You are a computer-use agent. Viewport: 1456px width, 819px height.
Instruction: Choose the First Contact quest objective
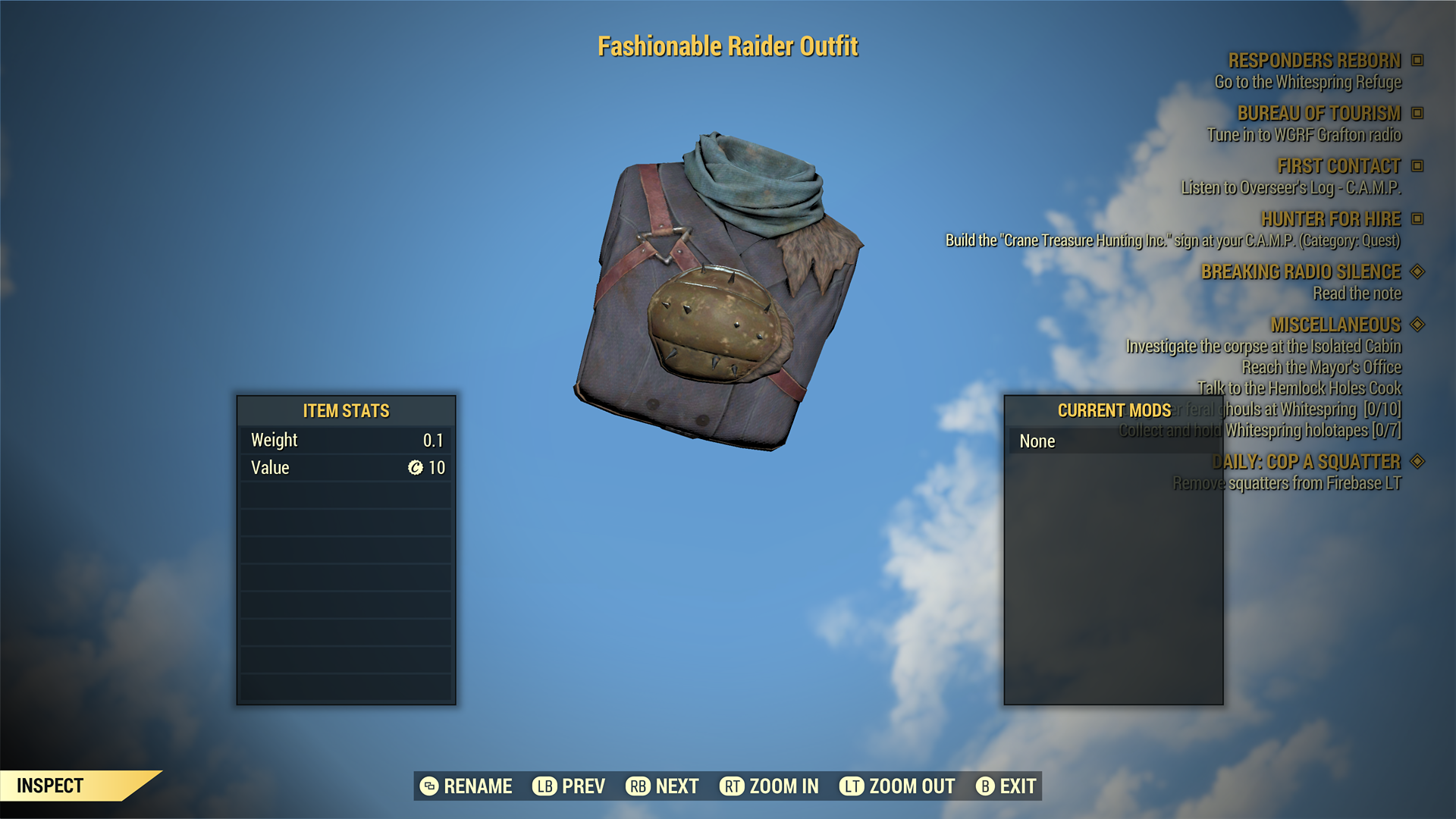tap(1338, 166)
